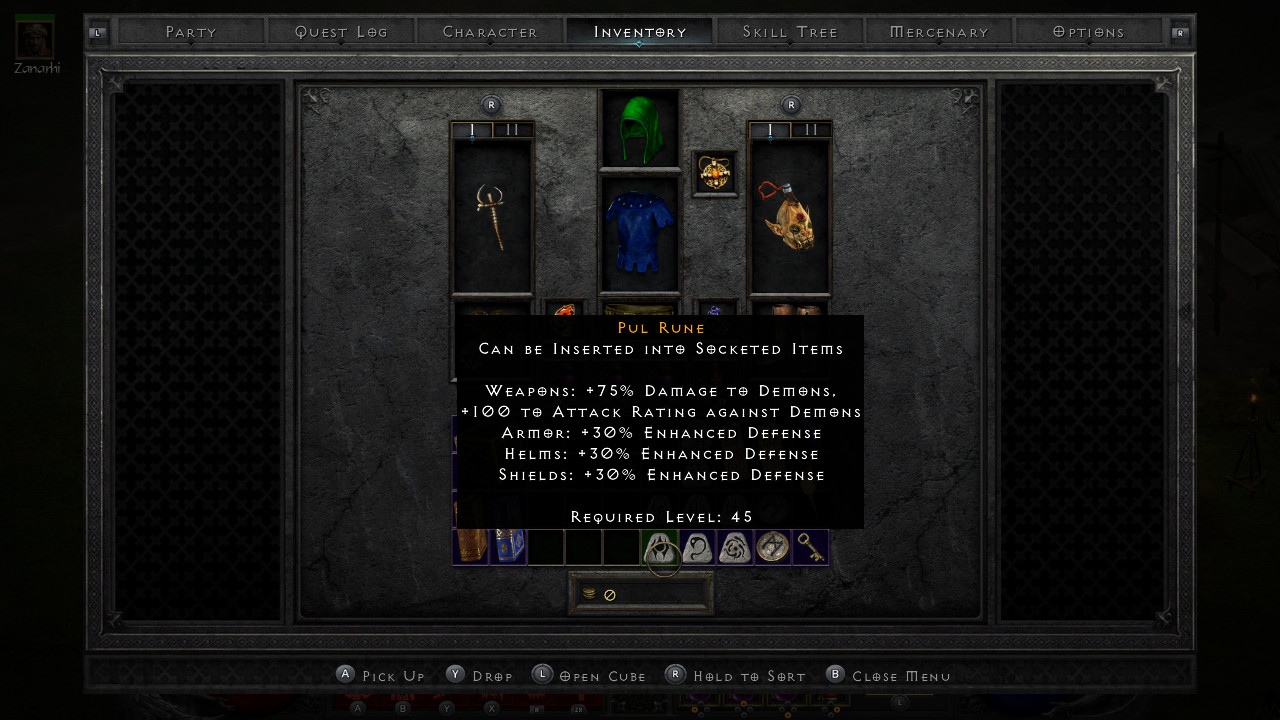Pick up the highlighted Pul Rune
This screenshot has height=720, width=1280.
coord(660,548)
